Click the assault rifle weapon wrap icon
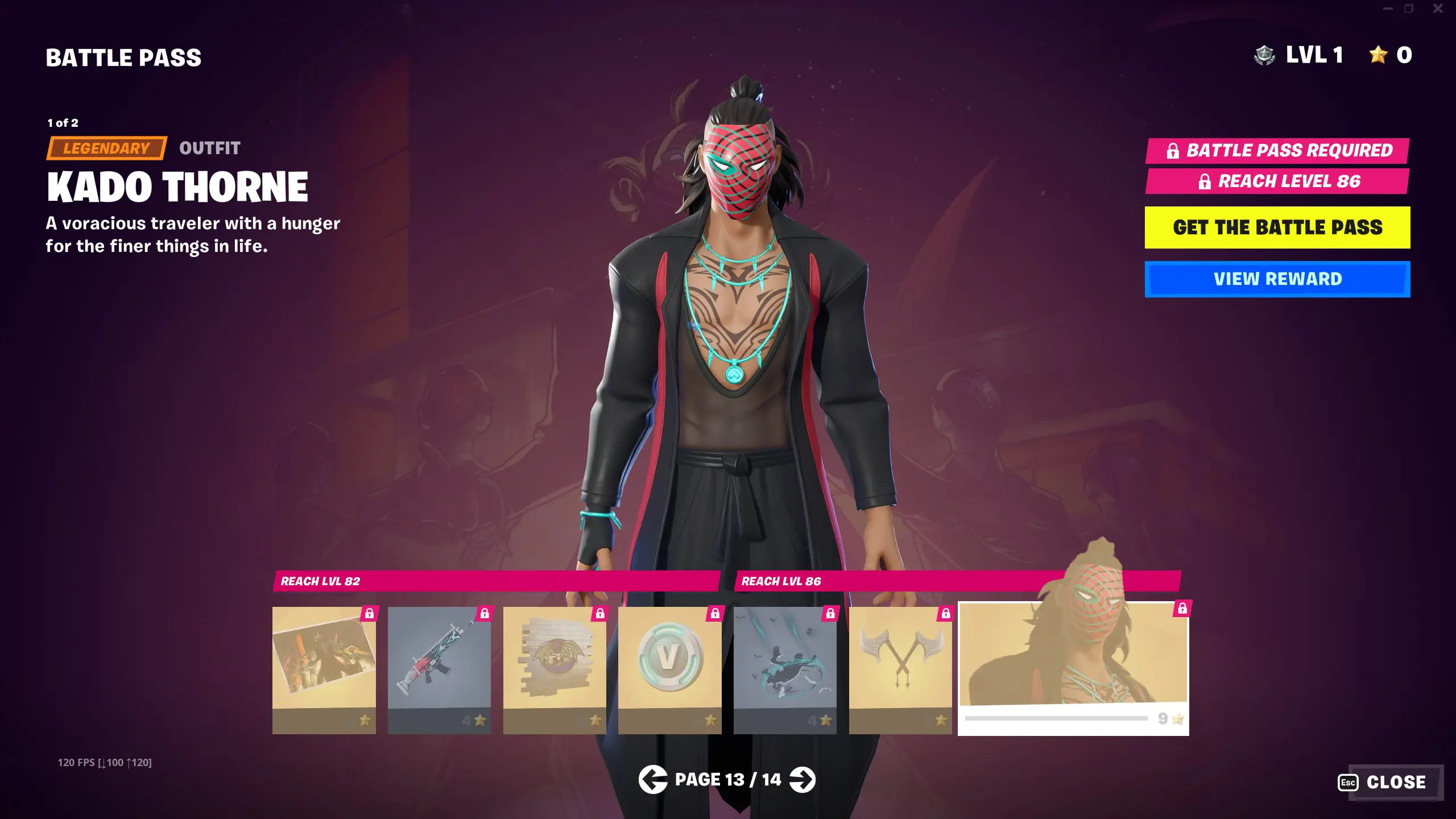The width and height of the screenshot is (1456, 819). (440, 660)
